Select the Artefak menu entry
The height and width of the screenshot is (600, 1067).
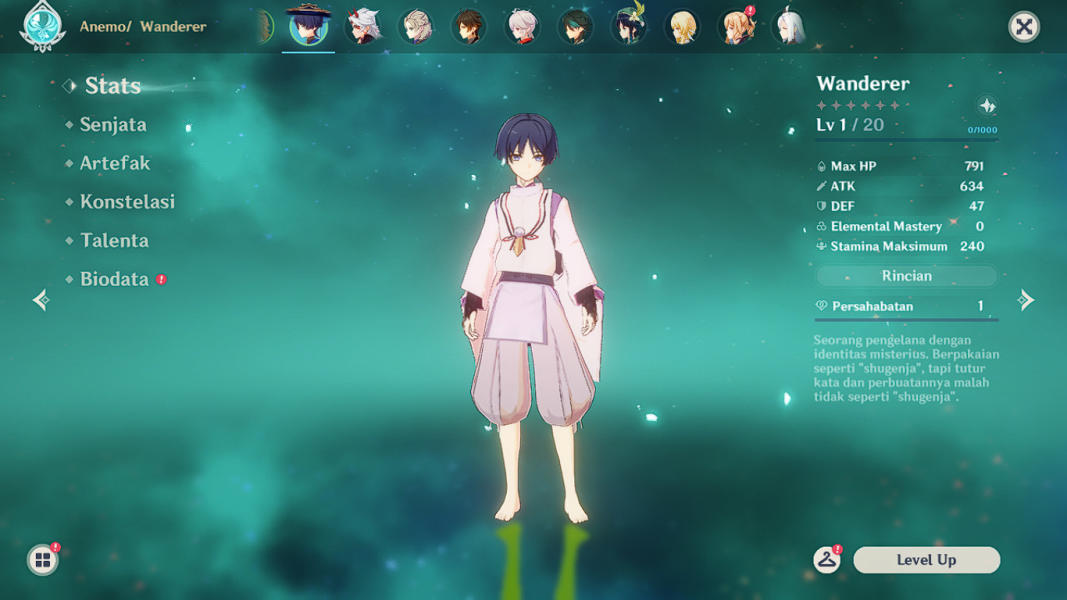[x=114, y=163]
